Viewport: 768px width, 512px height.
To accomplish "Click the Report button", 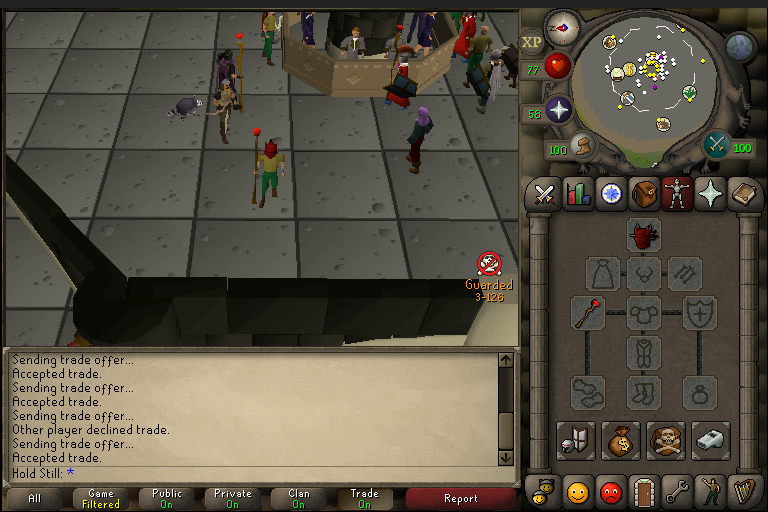I will pos(461,498).
